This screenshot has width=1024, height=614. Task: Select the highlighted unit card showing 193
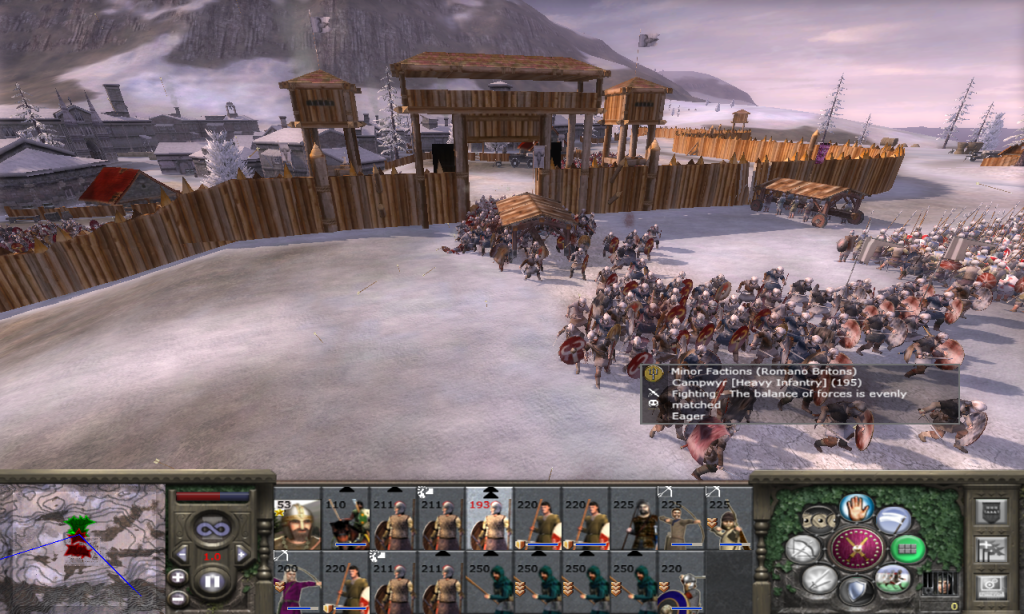489,518
